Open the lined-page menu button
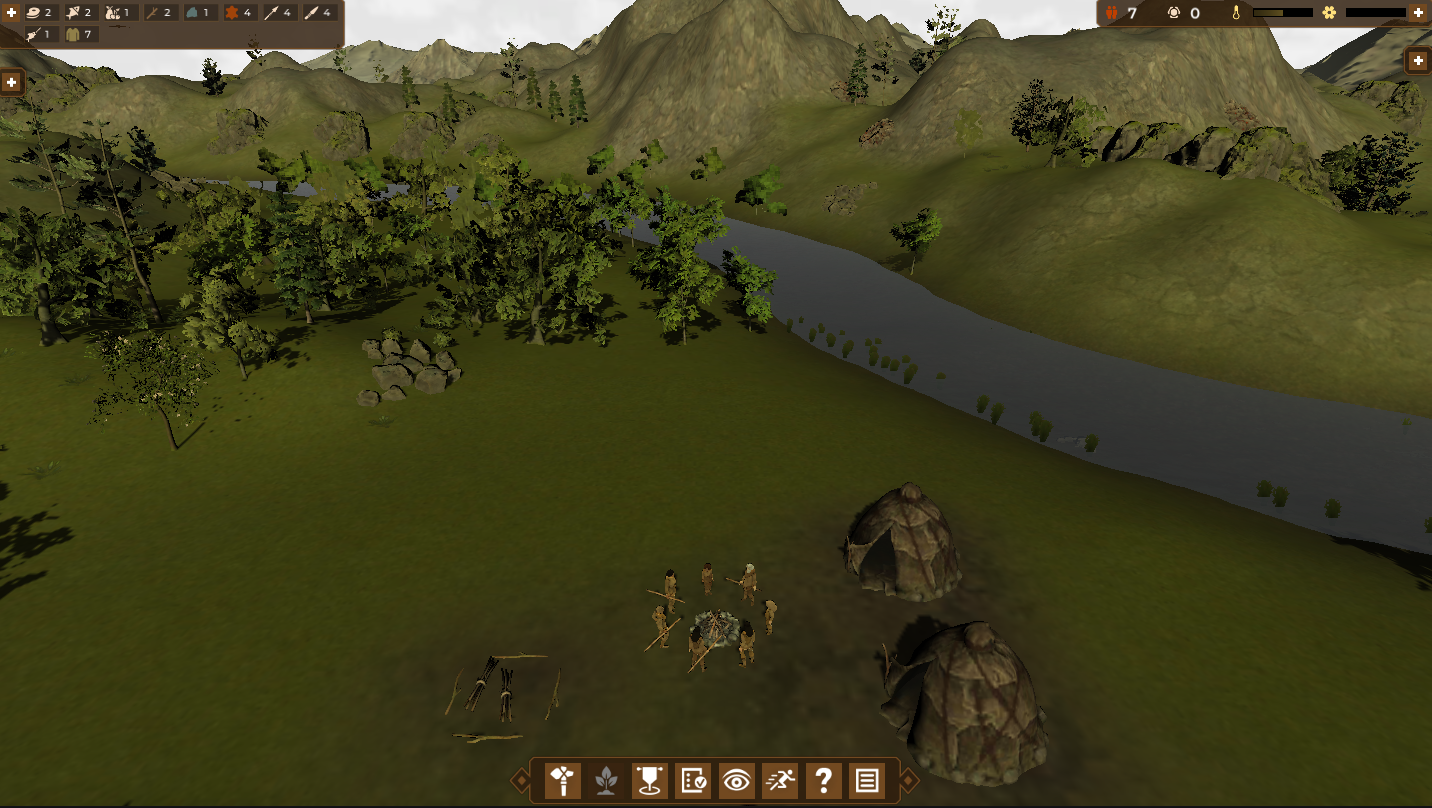 [867, 780]
